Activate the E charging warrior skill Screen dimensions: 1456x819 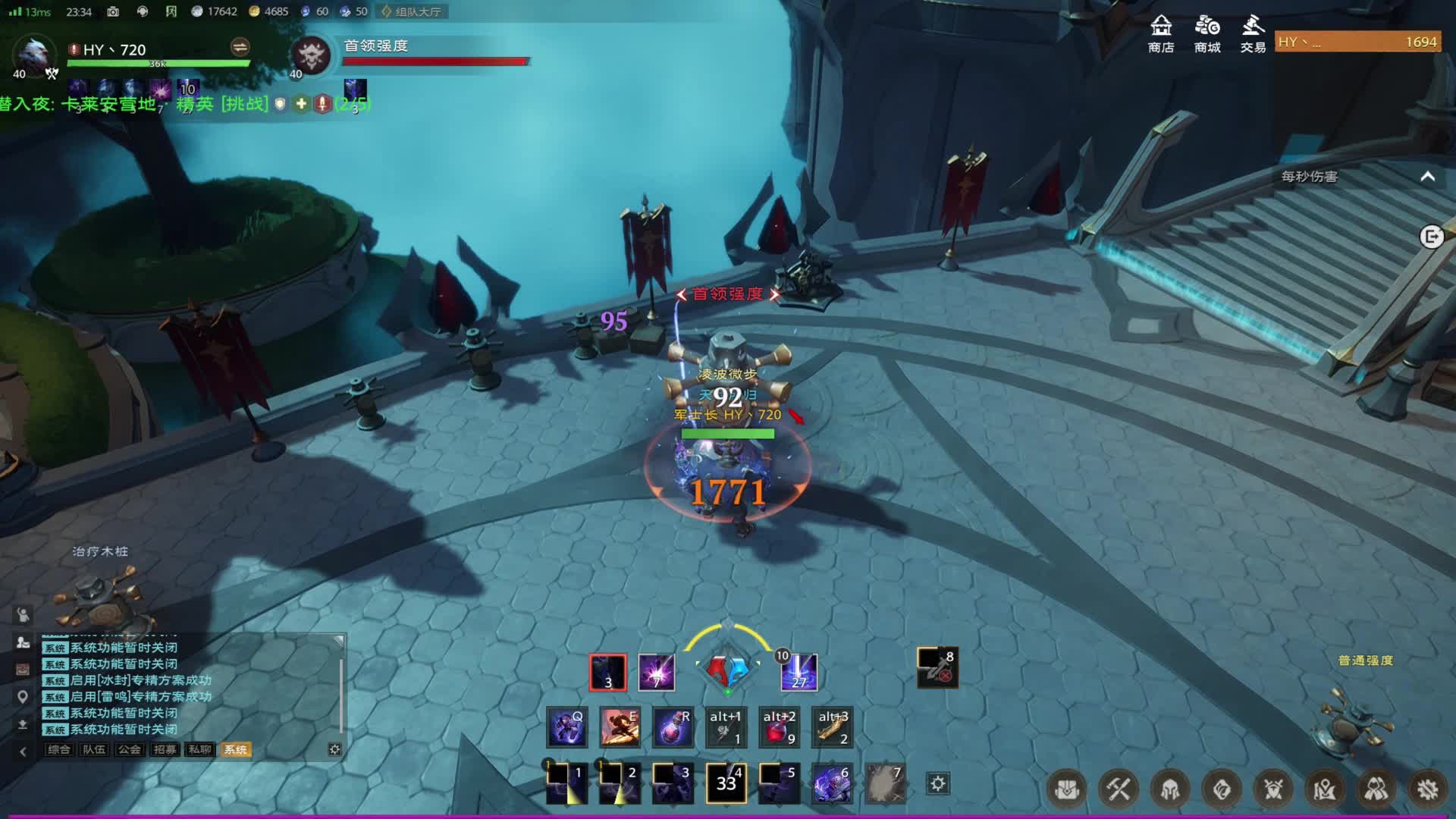[620, 727]
